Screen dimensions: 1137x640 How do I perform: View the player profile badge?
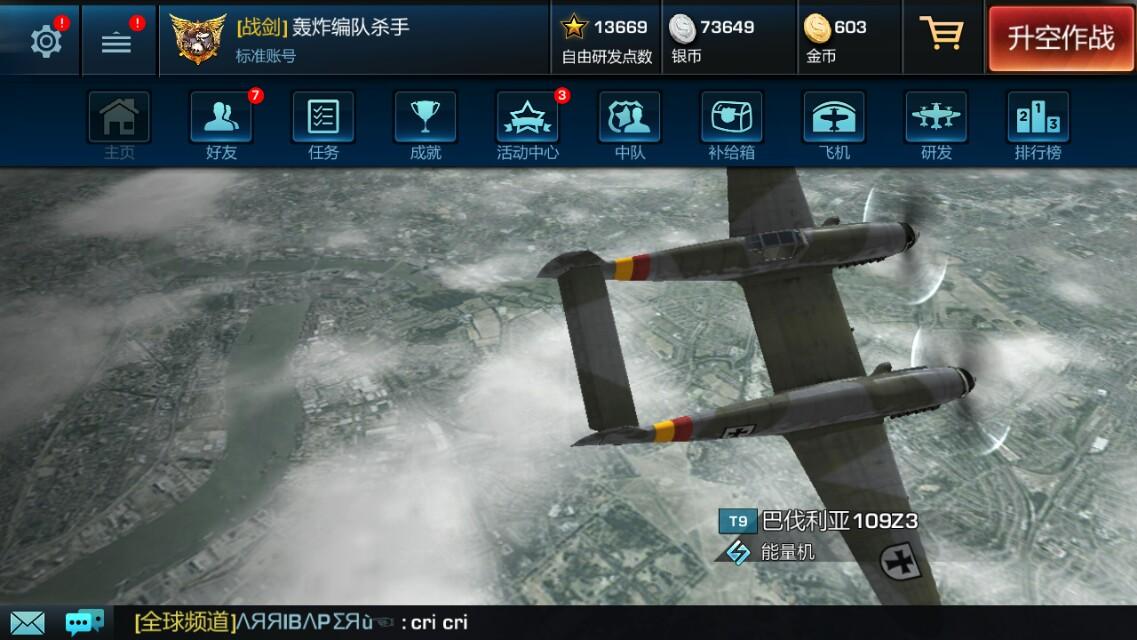click(198, 39)
